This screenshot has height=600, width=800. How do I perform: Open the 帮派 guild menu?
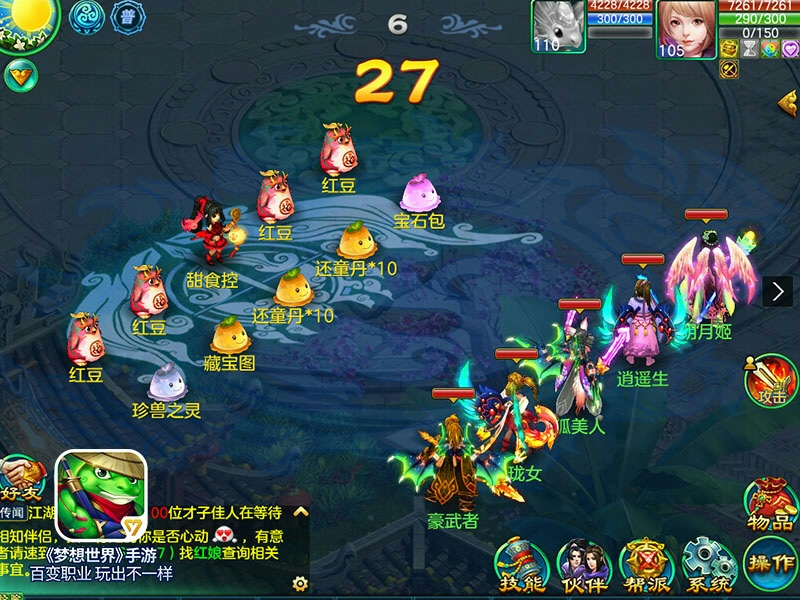click(x=645, y=566)
